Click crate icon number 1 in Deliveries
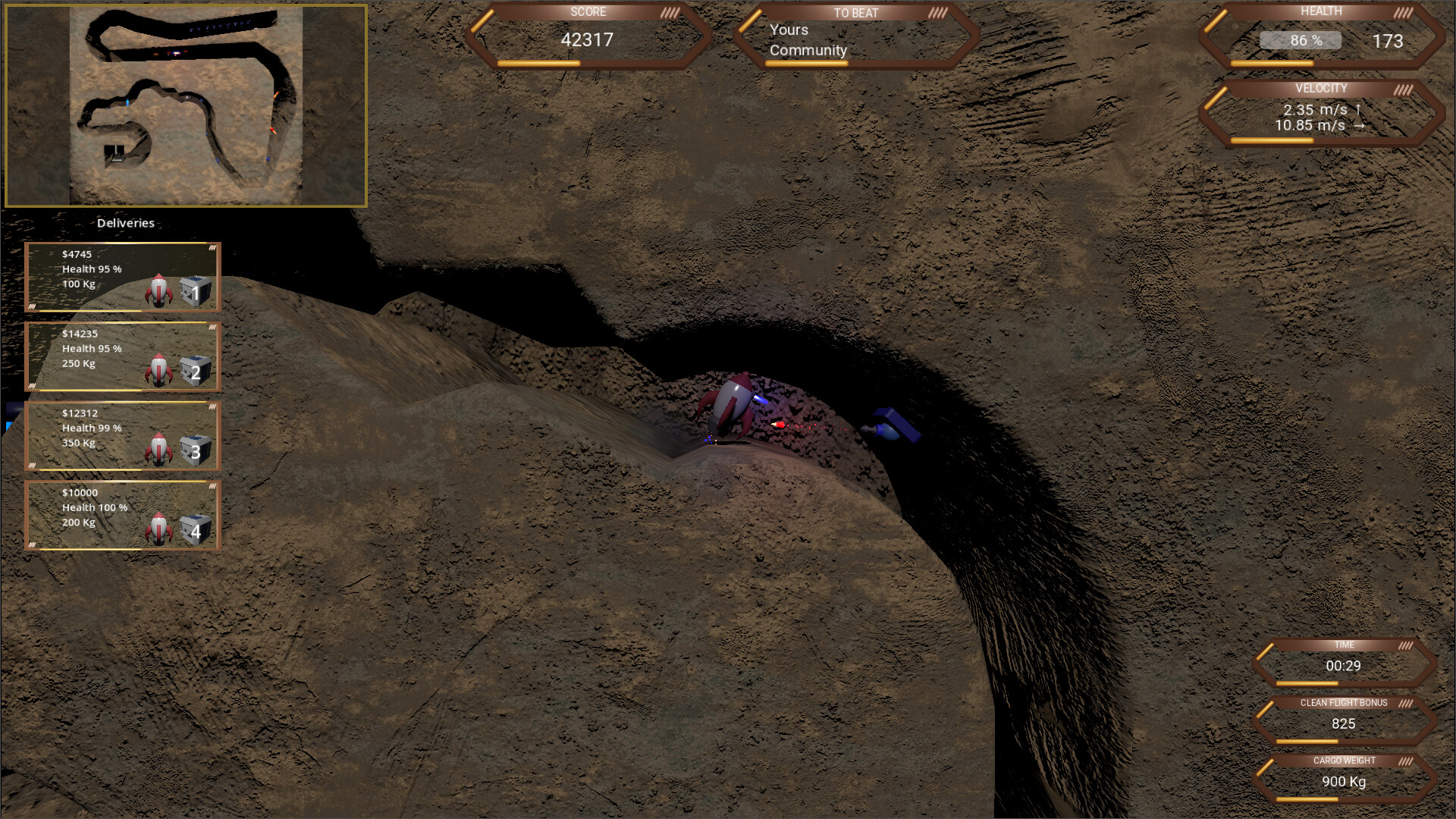This screenshot has width=1456, height=819. click(x=193, y=290)
